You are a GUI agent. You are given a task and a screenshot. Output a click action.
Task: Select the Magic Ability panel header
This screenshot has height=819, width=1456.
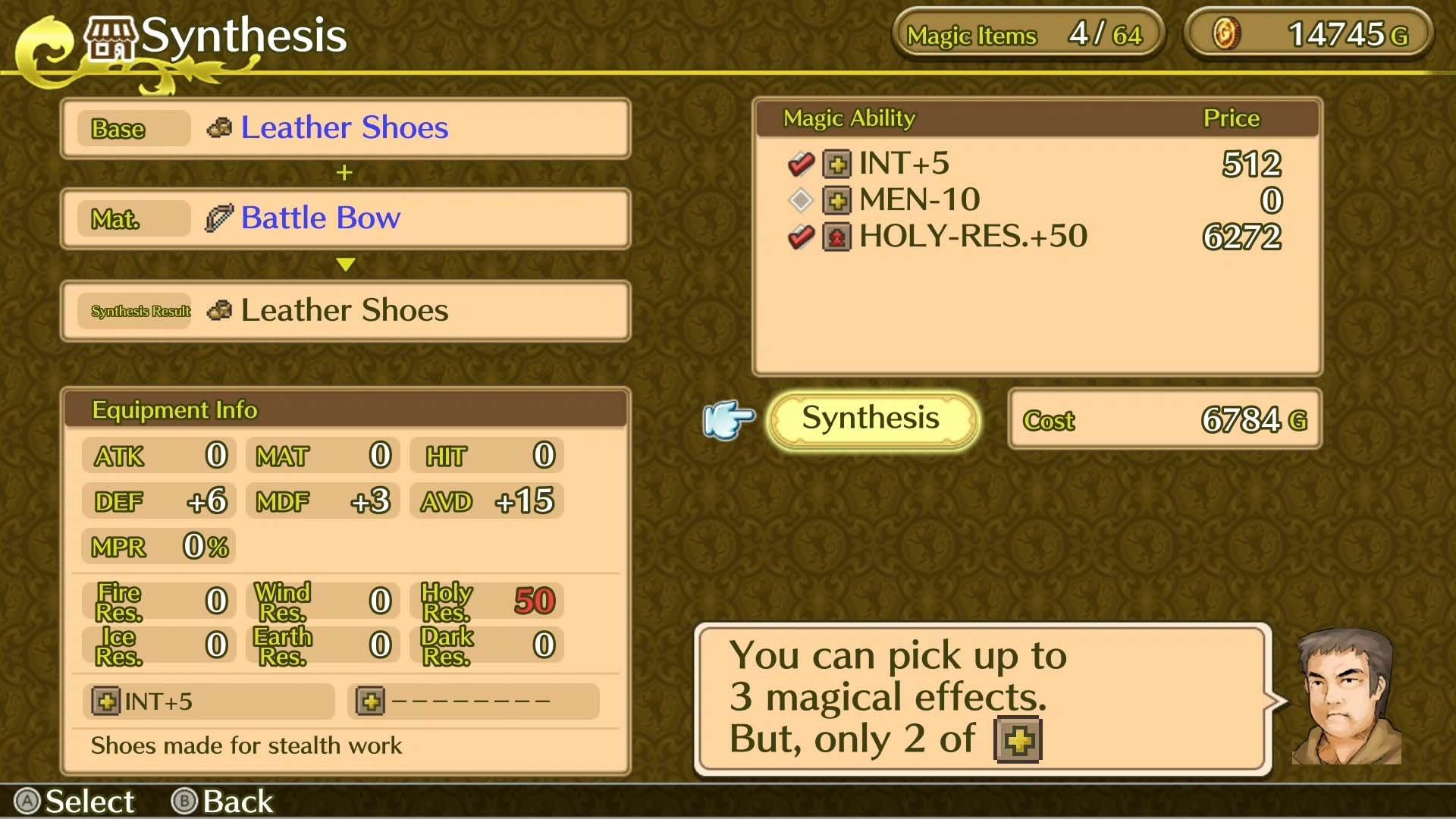(849, 118)
